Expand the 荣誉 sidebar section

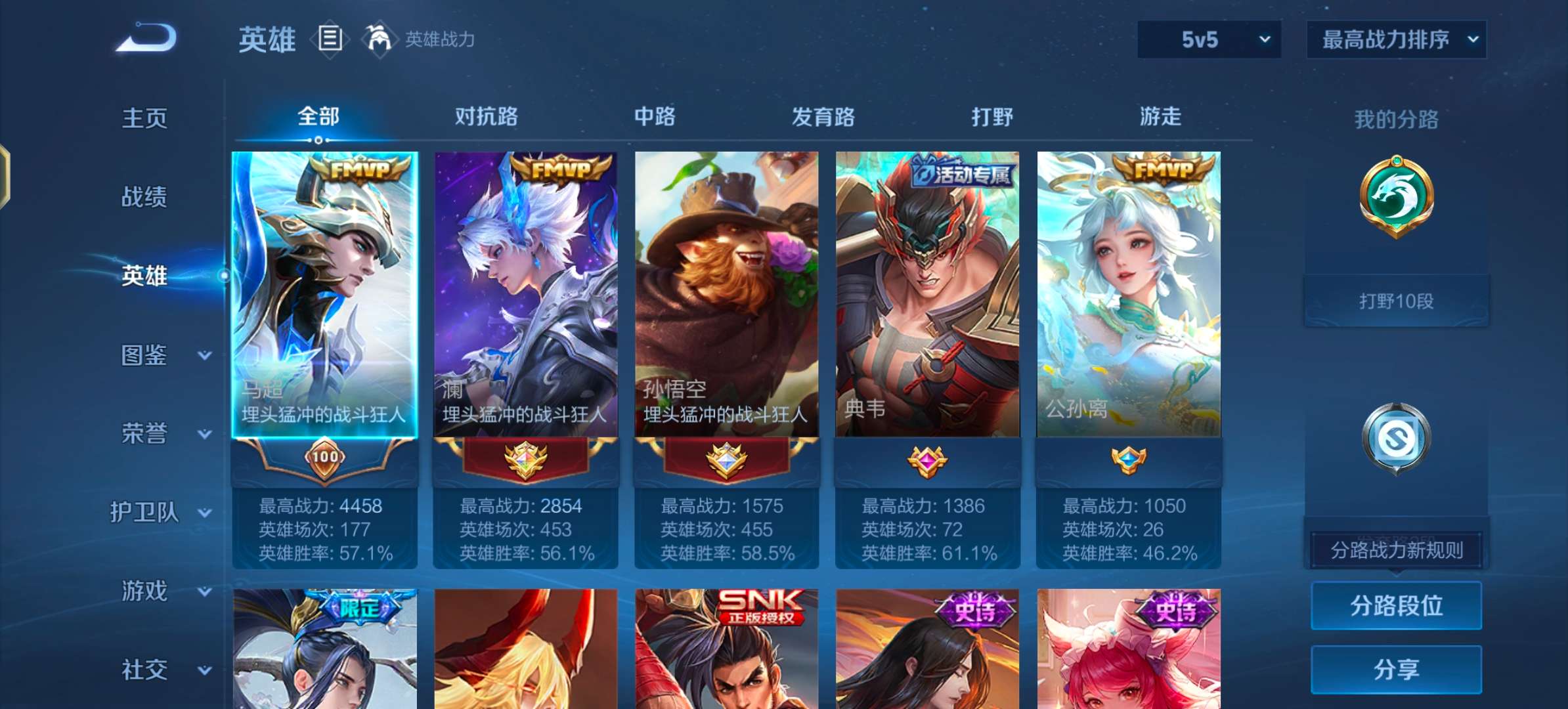pyautogui.click(x=144, y=434)
